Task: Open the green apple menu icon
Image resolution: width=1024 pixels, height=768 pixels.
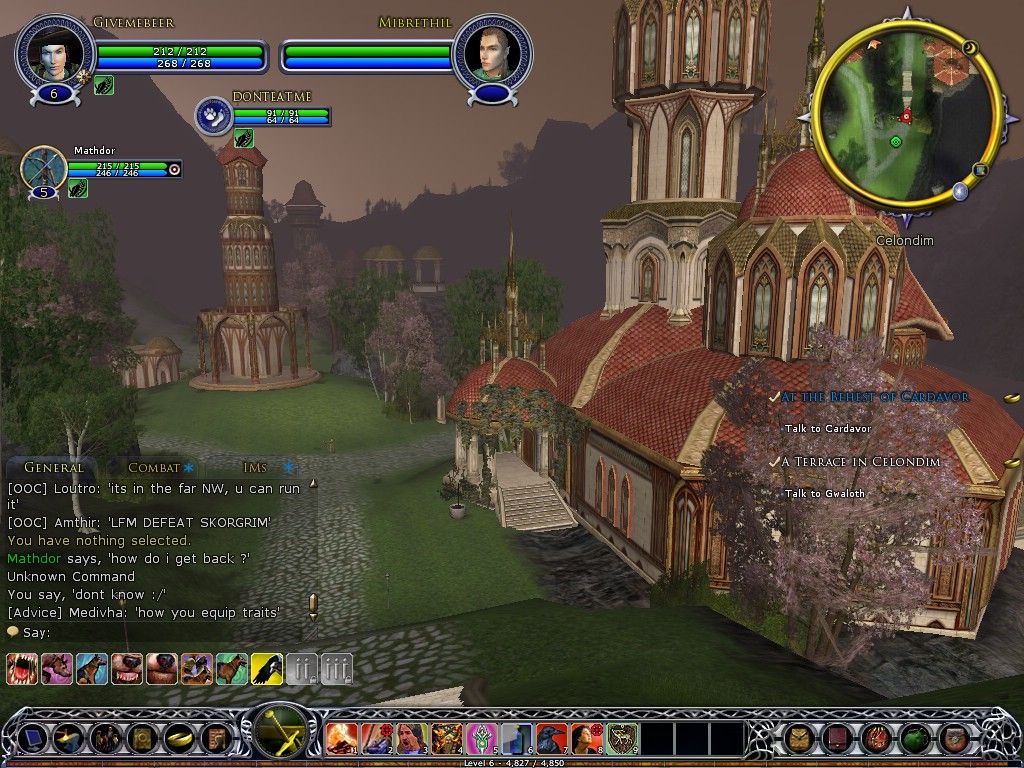Action: pyautogui.click(x=914, y=739)
